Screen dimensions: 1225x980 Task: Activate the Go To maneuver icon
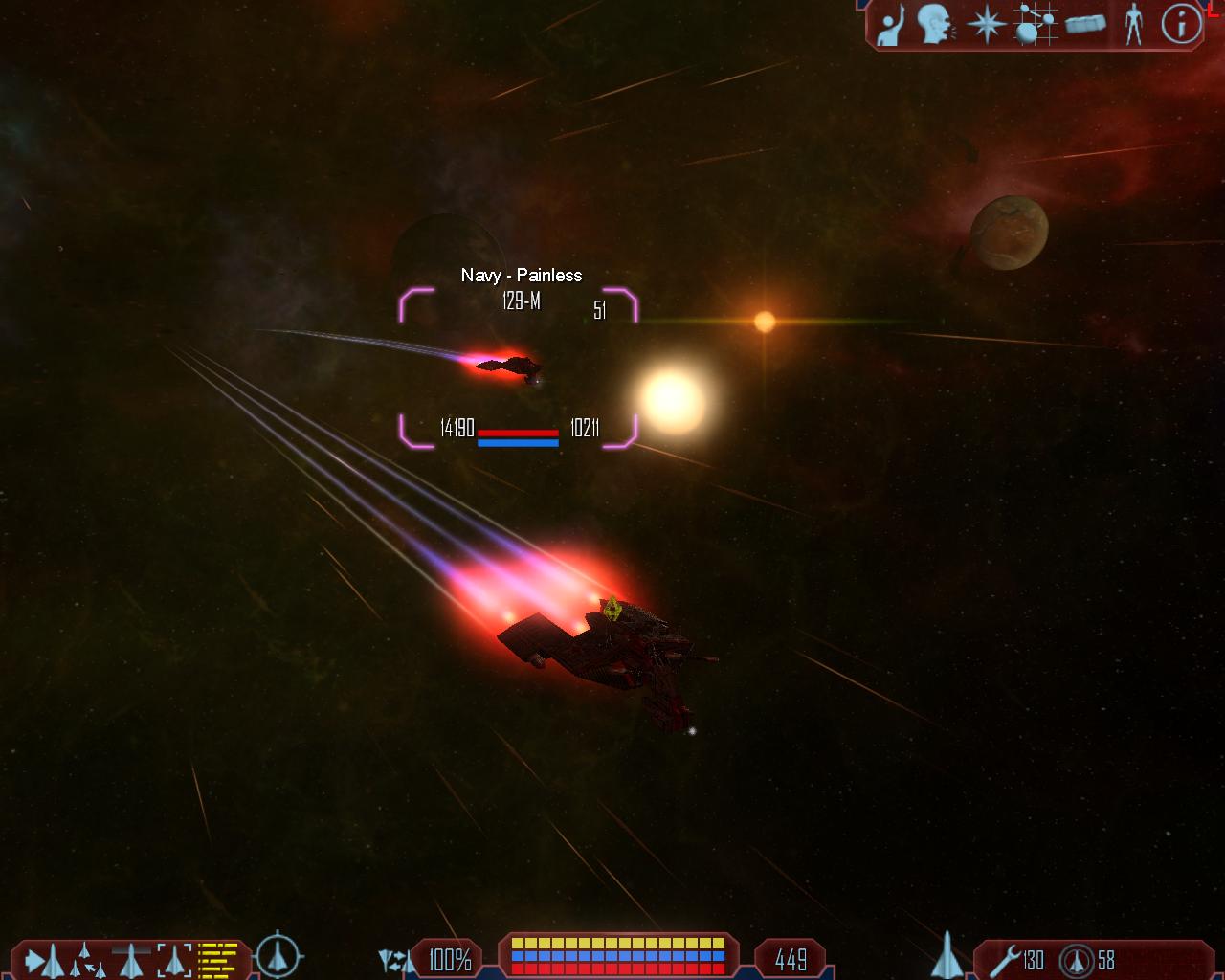[45, 960]
